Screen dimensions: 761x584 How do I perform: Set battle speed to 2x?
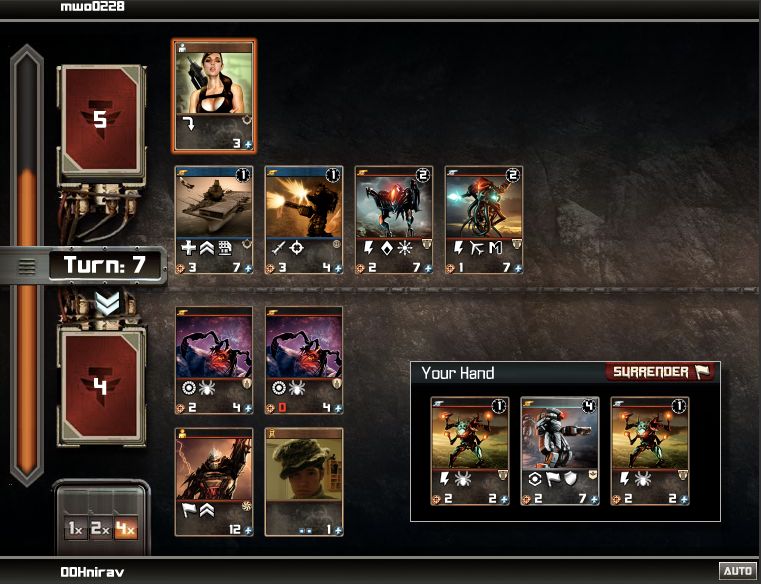100,529
